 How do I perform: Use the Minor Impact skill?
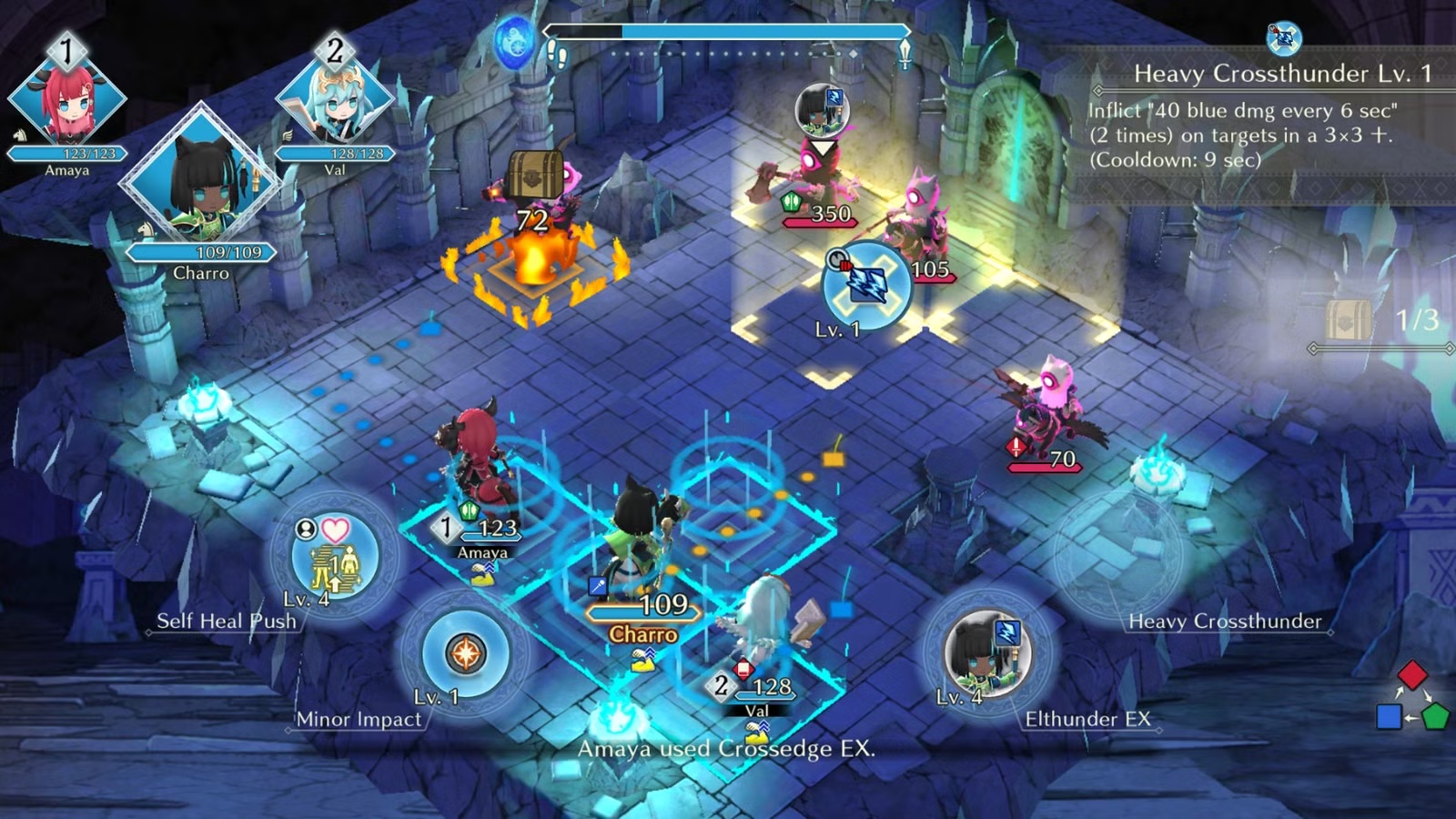pos(465,652)
